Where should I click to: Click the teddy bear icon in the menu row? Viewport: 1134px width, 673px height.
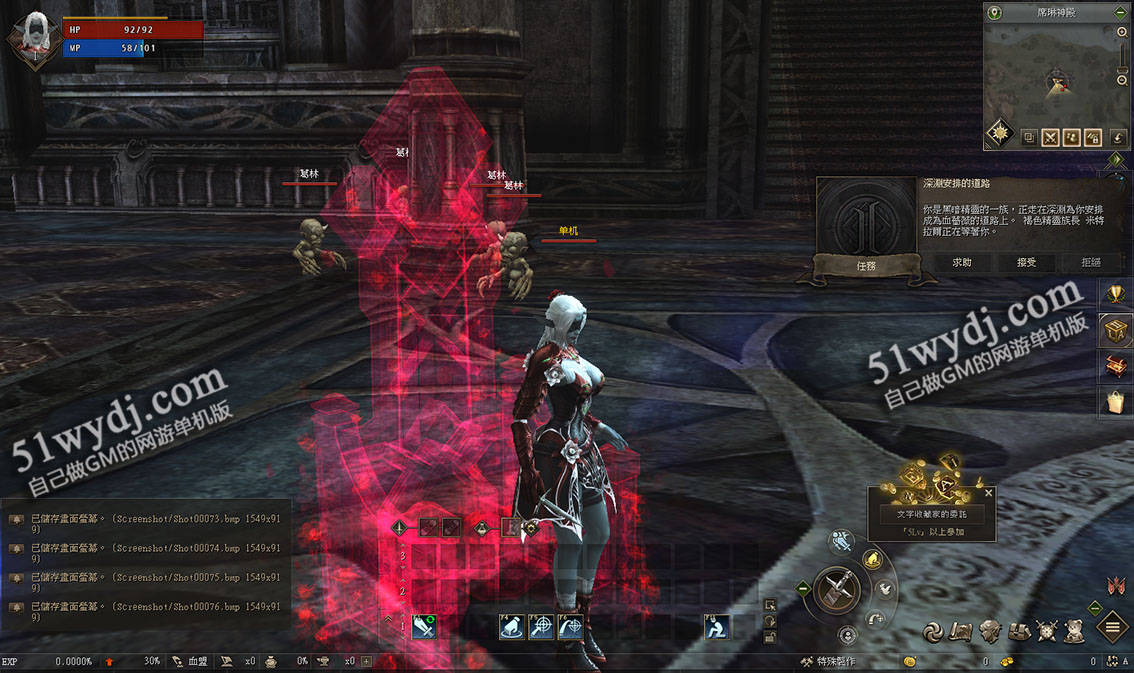[x=1074, y=631]
